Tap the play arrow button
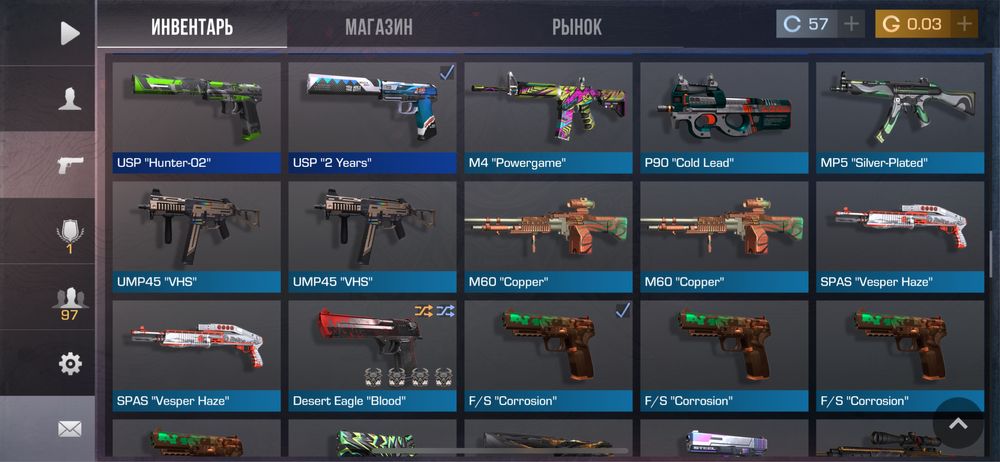The height and width of the screenshot is (462, 1000). point(69,33)
